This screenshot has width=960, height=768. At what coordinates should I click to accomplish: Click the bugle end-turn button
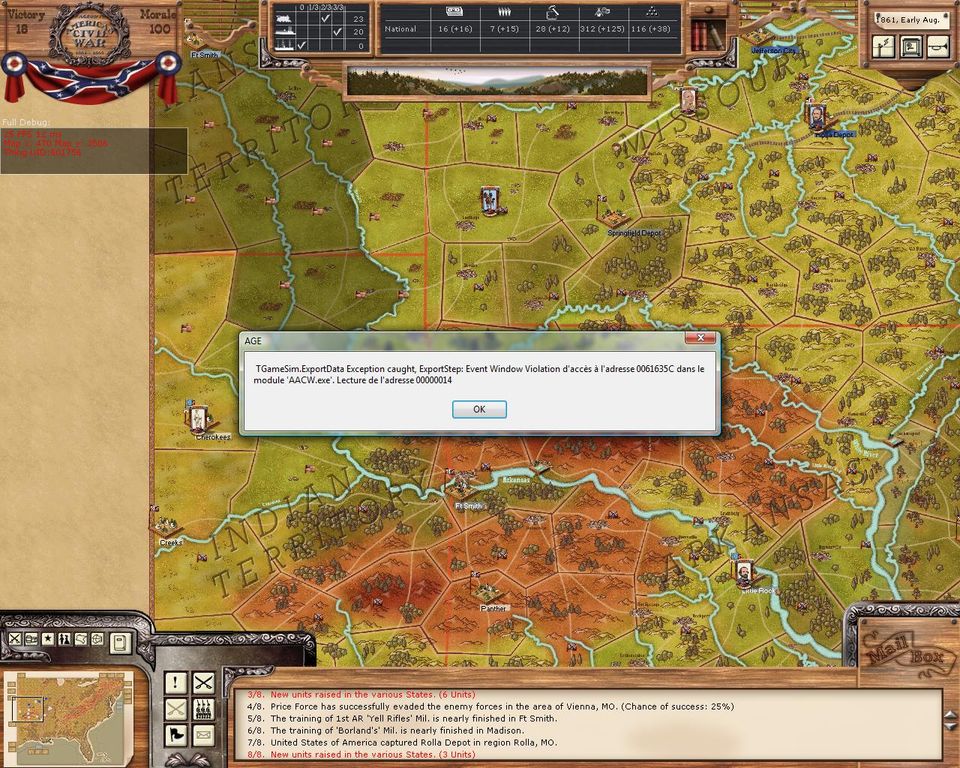937,46
